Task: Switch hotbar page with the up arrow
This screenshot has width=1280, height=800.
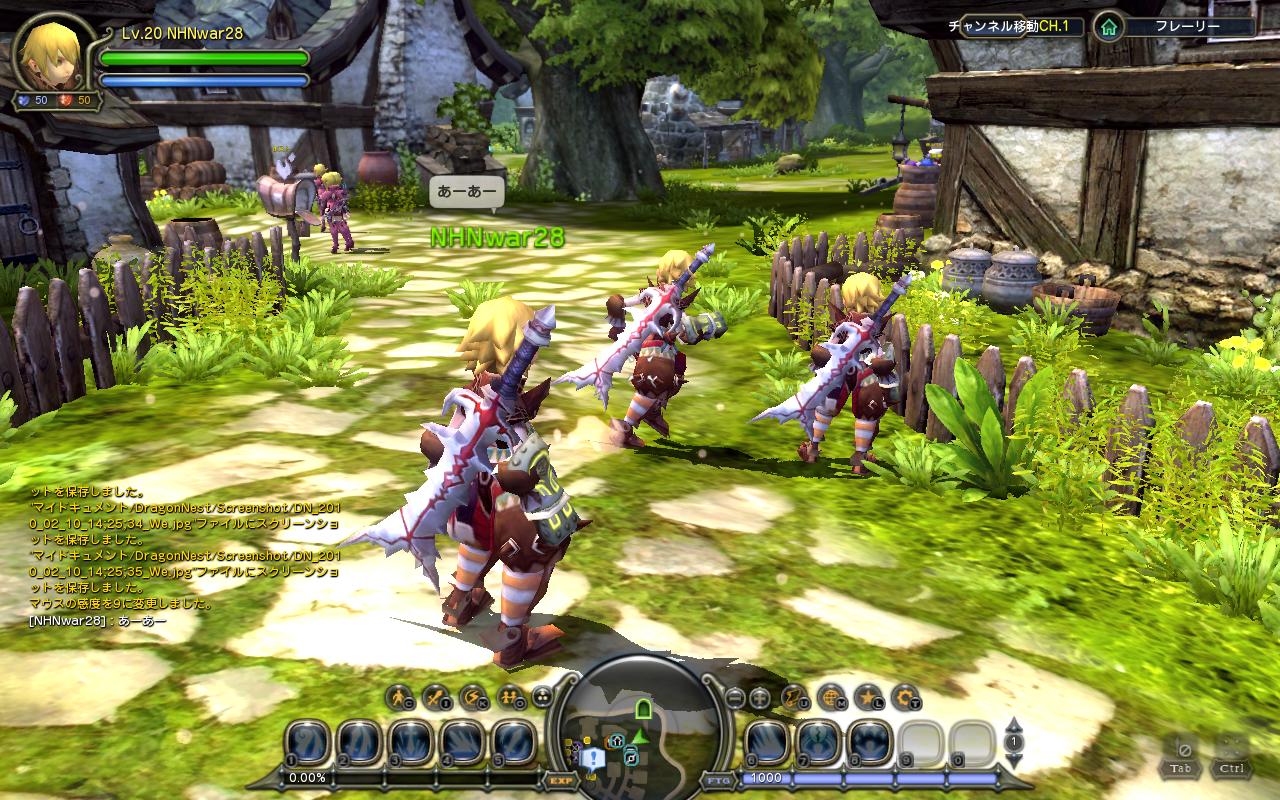Action: (x=1013, y=724)
